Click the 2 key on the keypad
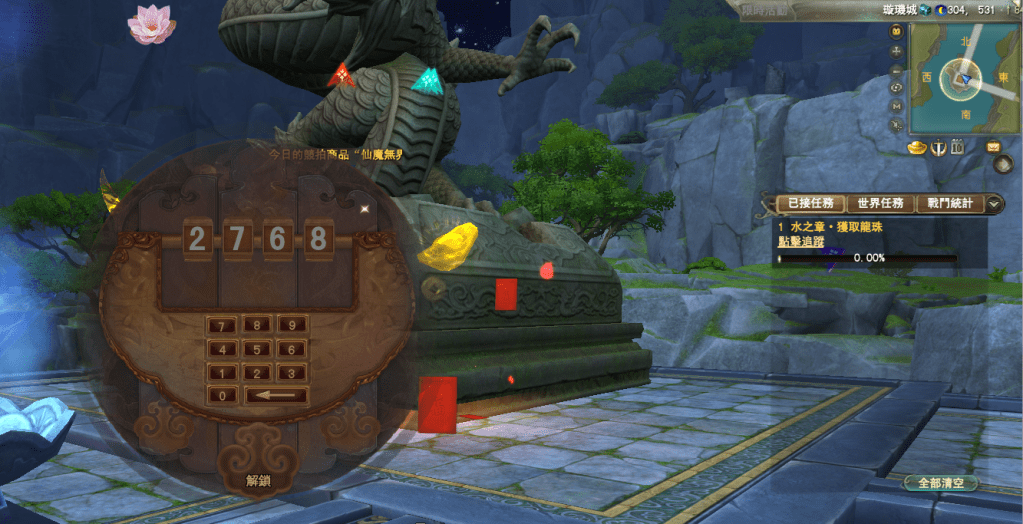 (x=256, y=372)
